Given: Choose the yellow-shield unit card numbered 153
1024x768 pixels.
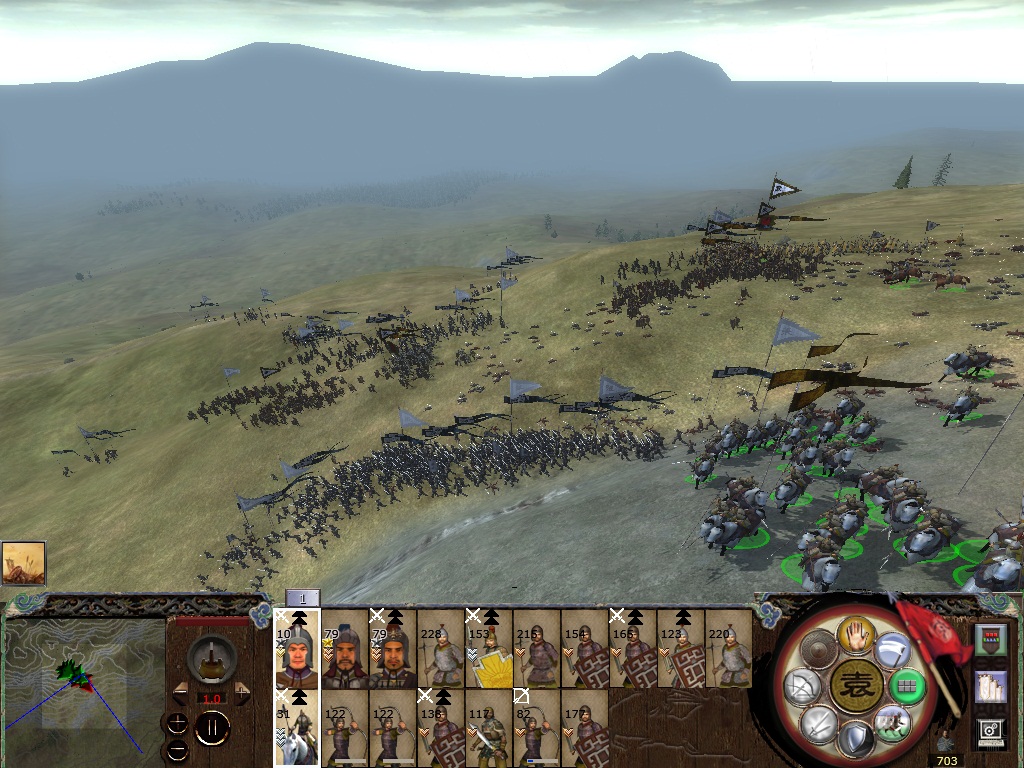Looking at the screenshot, I should coord(488,648).
